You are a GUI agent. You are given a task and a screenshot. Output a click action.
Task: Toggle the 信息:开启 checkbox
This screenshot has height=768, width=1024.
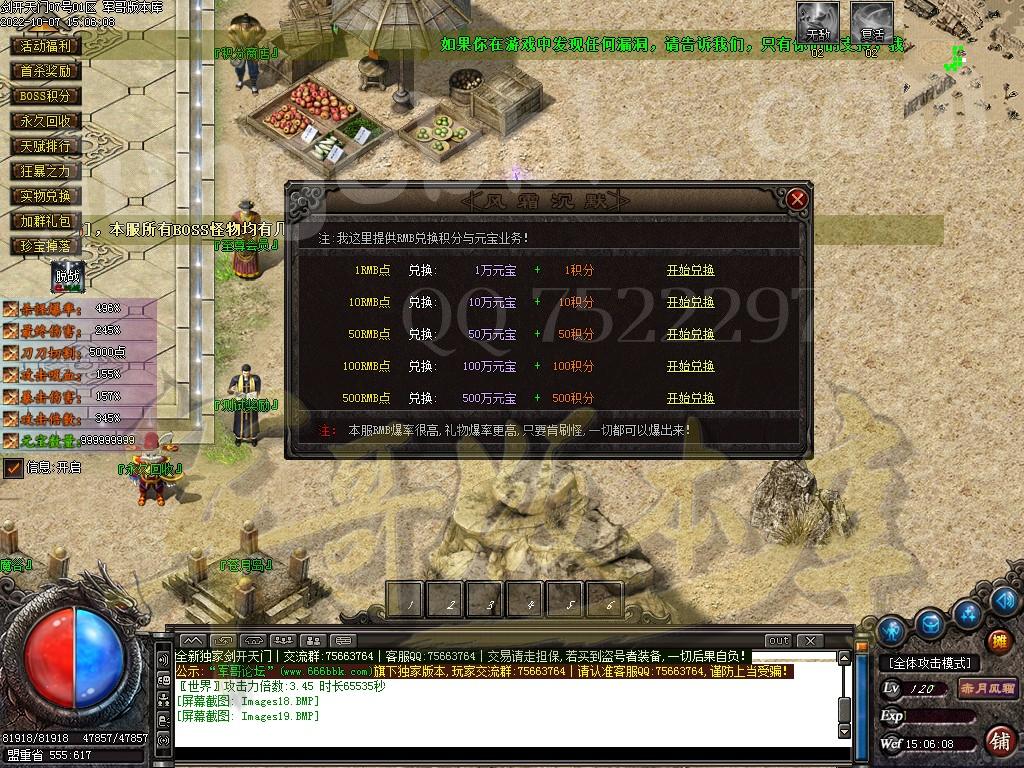pos(14,467)
